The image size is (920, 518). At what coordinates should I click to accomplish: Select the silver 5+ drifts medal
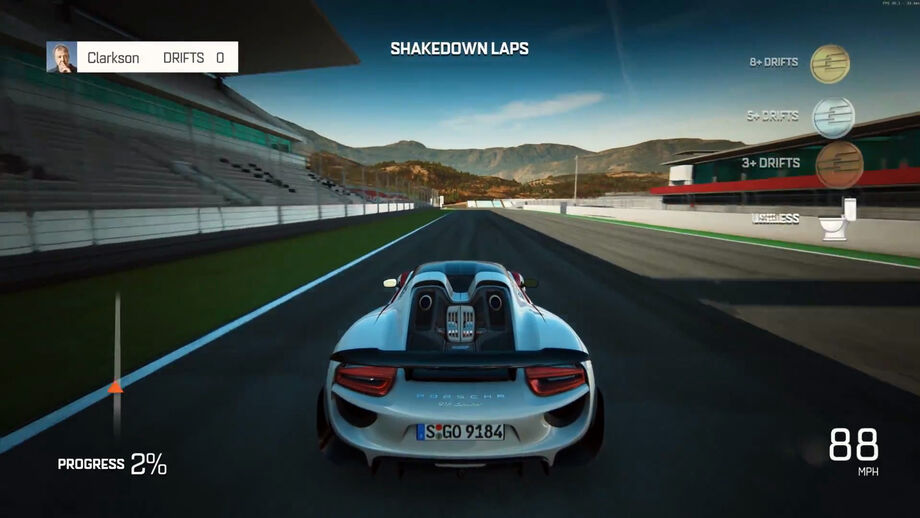[833, 117]
